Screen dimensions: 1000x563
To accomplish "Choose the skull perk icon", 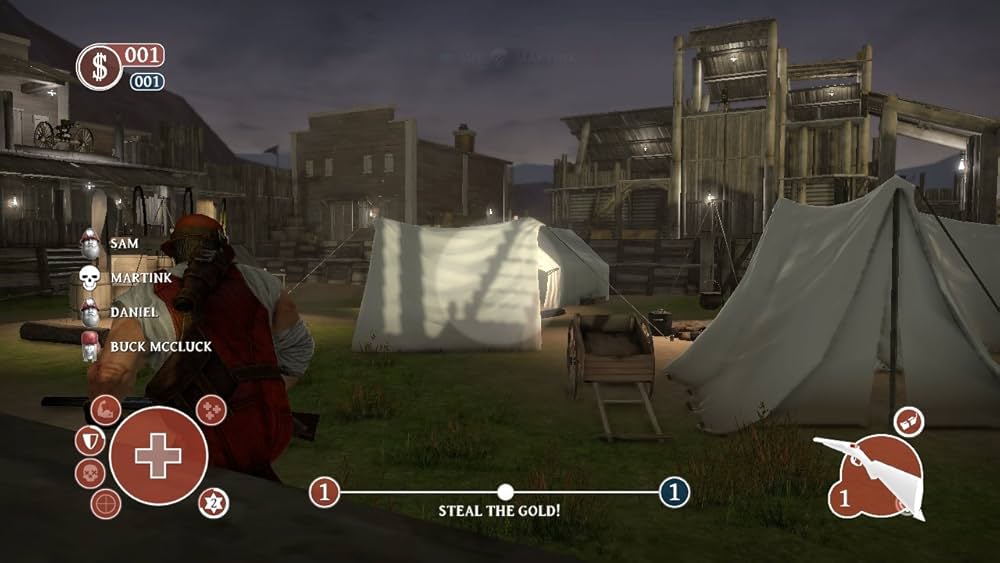I will [89, 473].
